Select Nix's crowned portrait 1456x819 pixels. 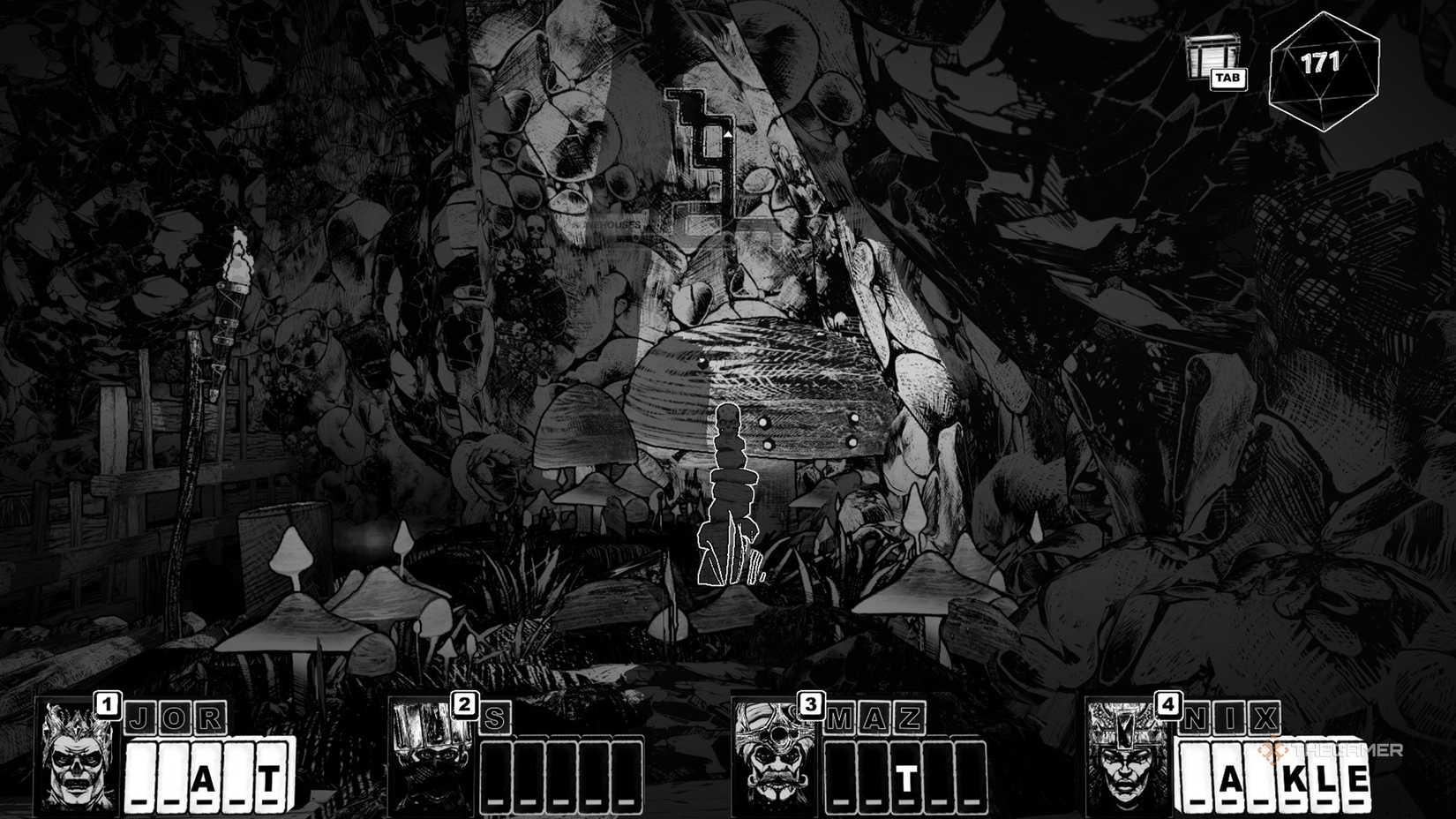[1127, 761]
